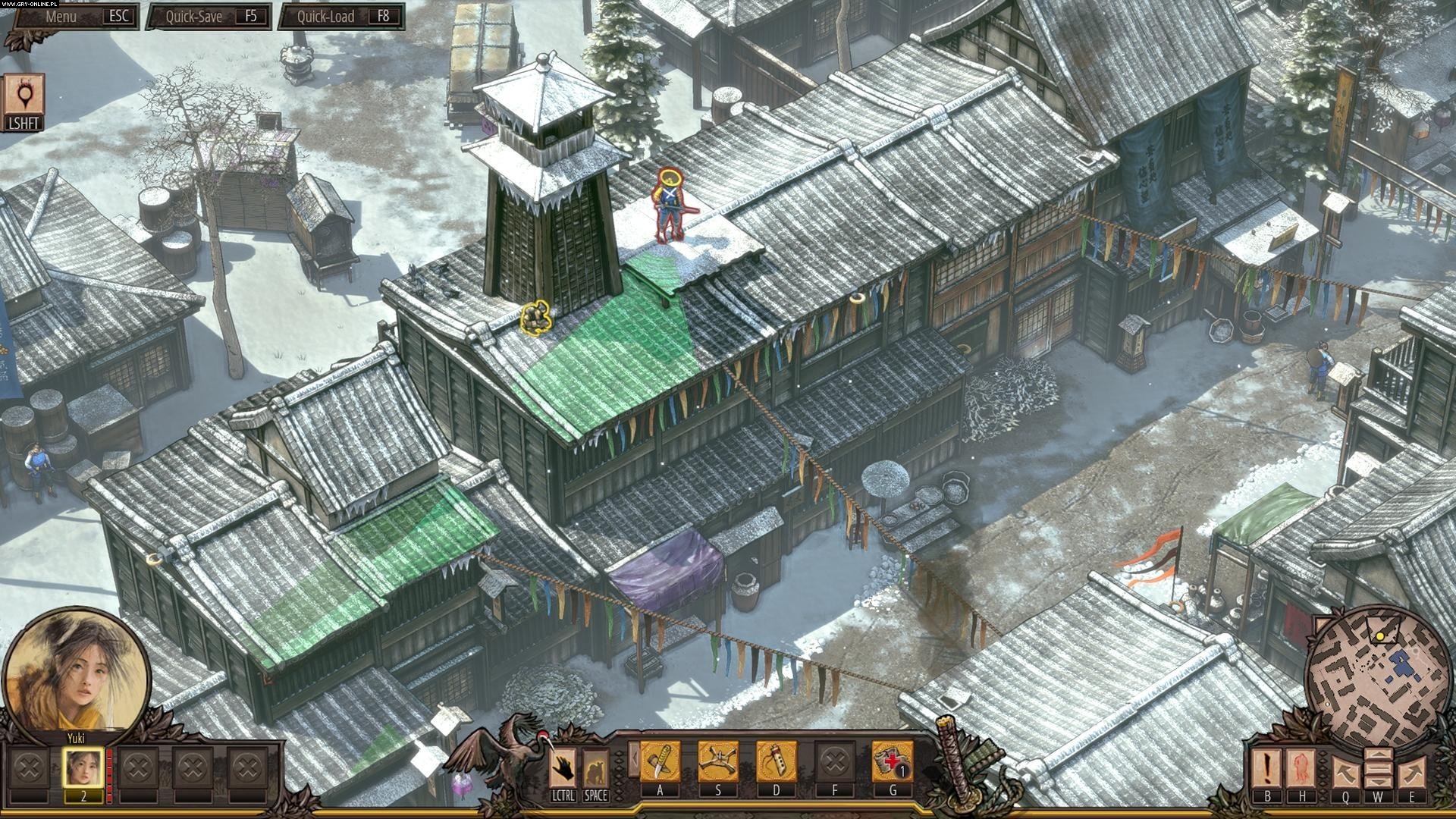The width and height of the screenshot is (1456, 819).
Task: Zoom out with the down-arrow button
Action: point(1378,781)
